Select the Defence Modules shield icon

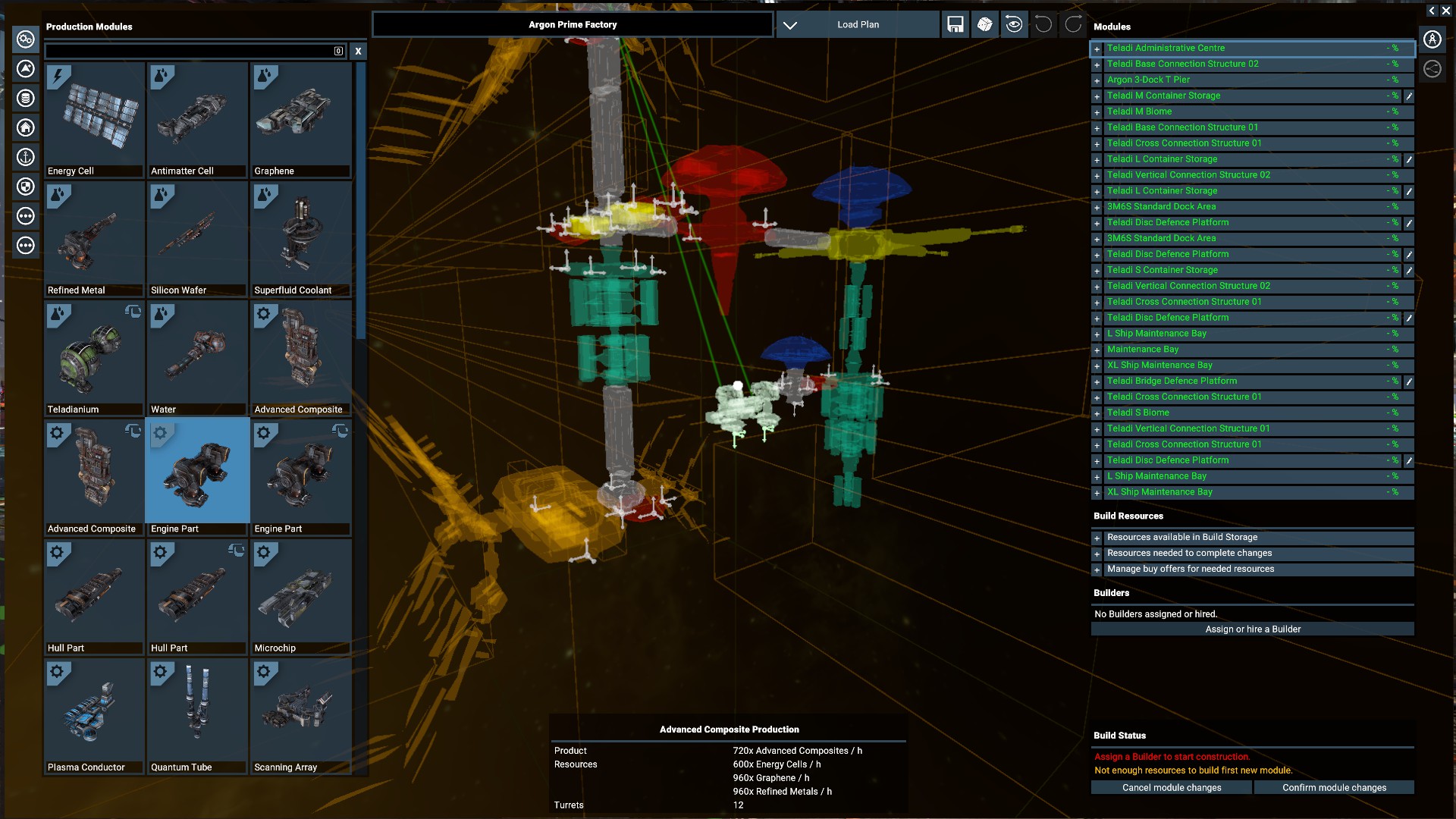[x=26, y=187]
